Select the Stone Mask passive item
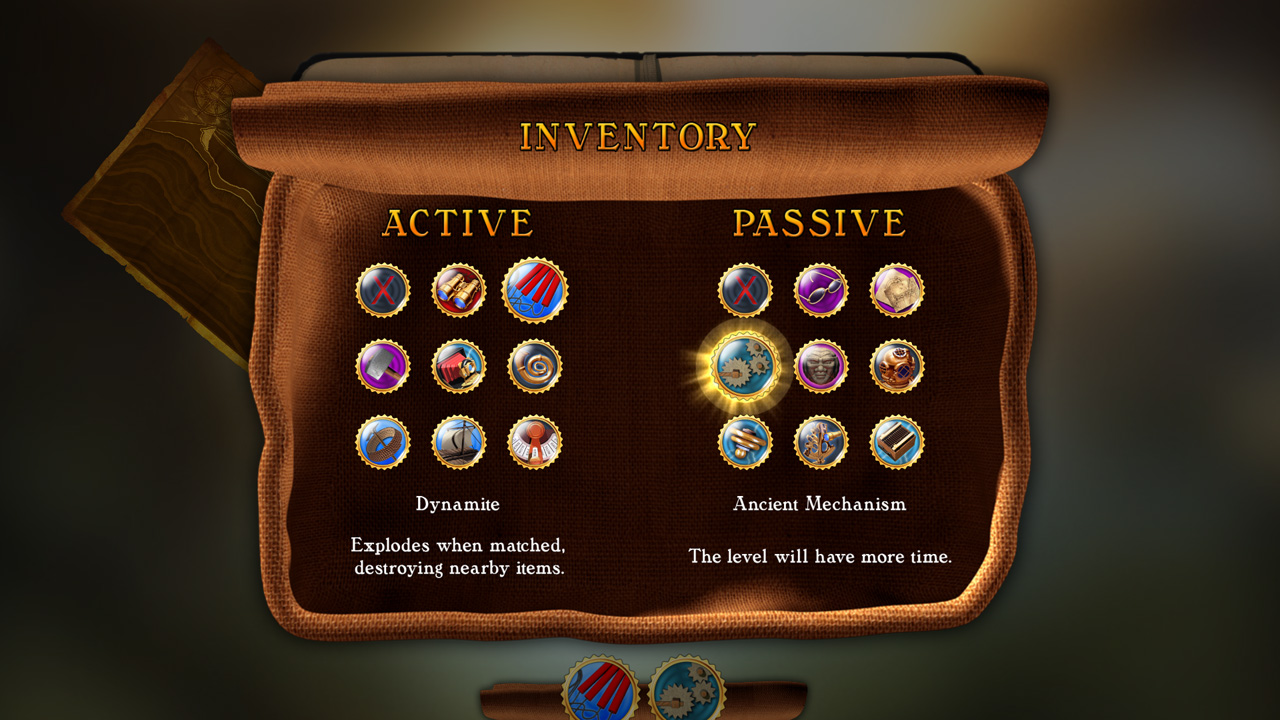The image size is (1280, 720). pyautogui.click(x=821, y=365)
